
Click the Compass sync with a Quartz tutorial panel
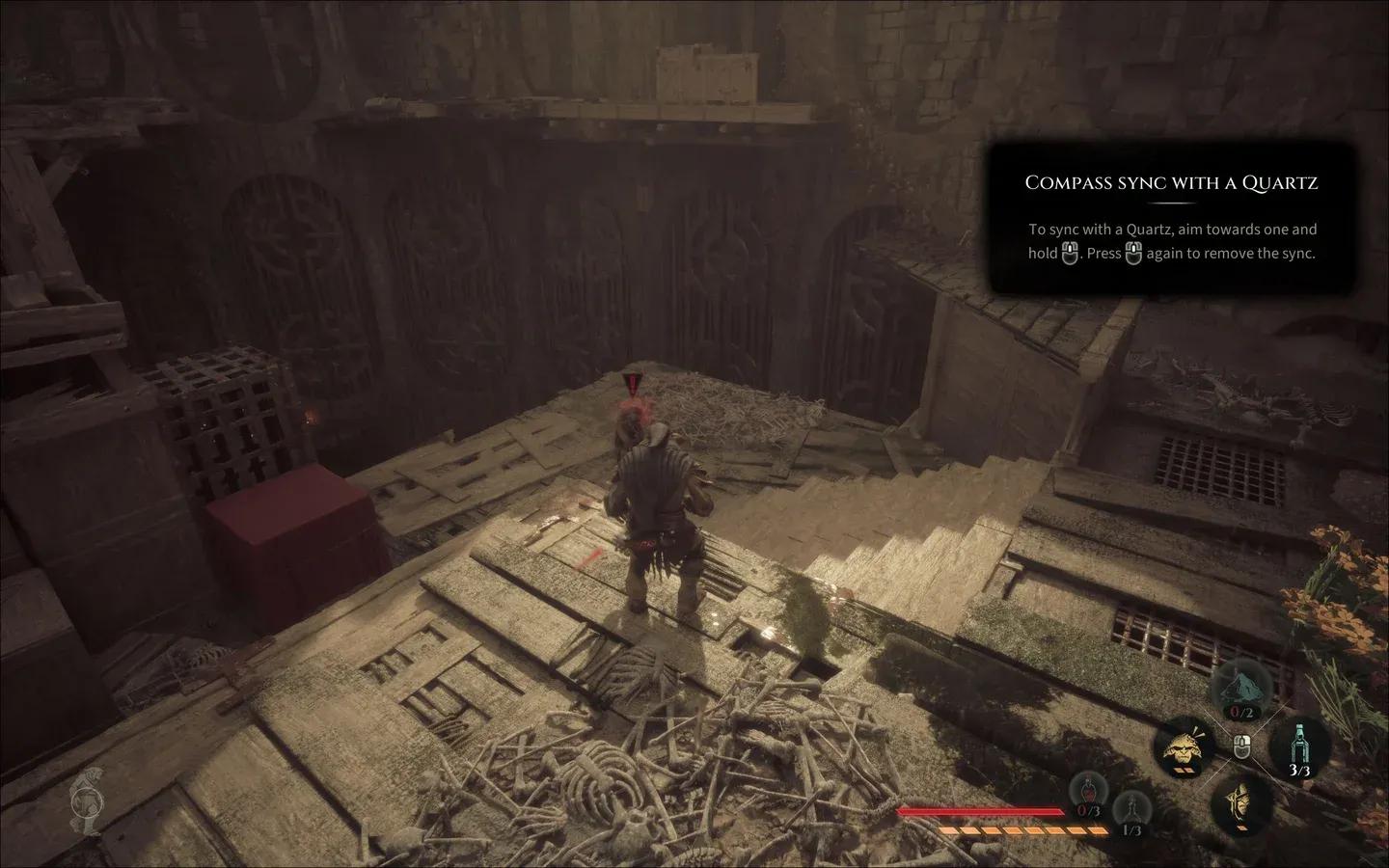point(1171,218)
